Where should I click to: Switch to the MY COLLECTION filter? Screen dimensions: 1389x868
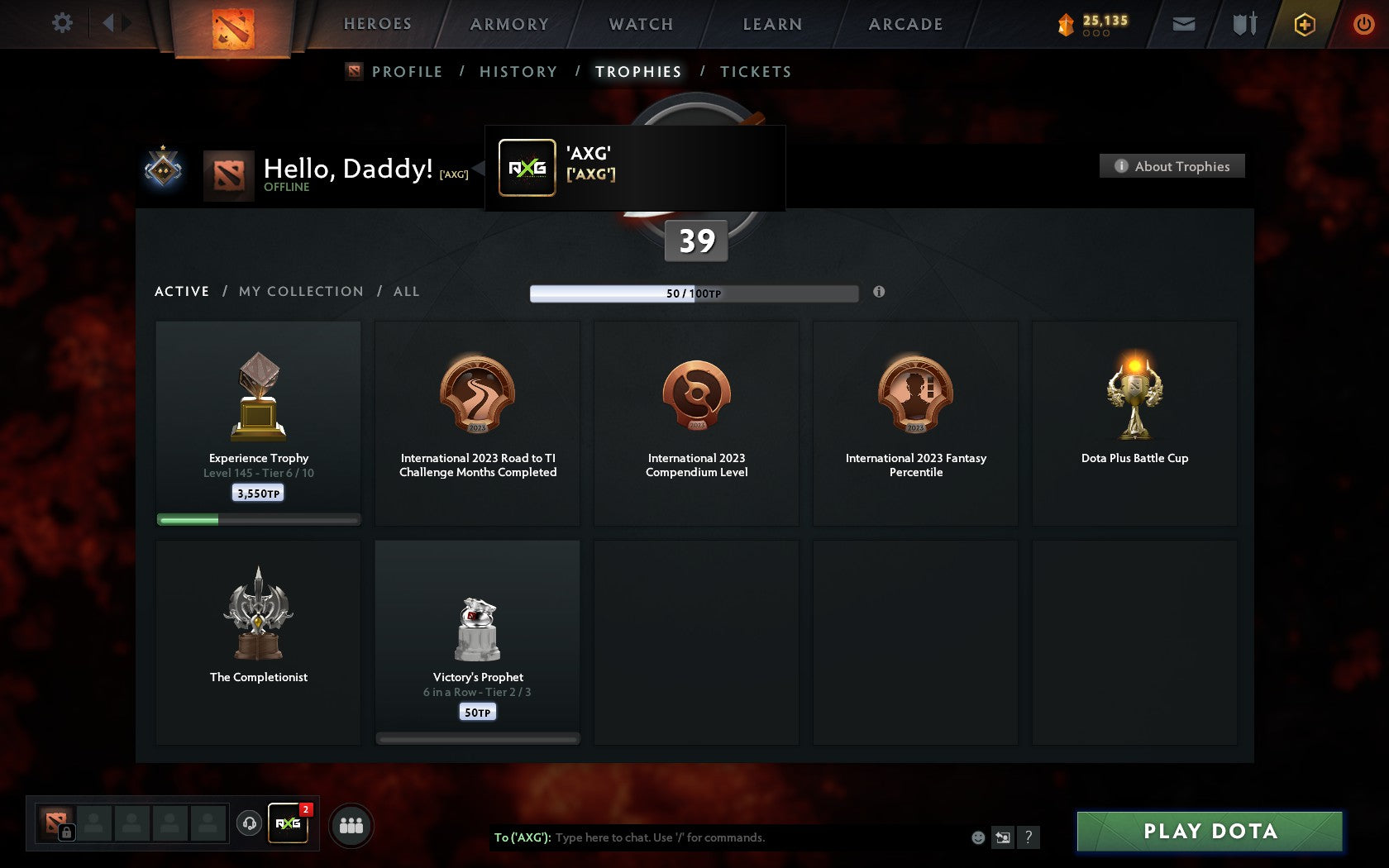point(300,291)
